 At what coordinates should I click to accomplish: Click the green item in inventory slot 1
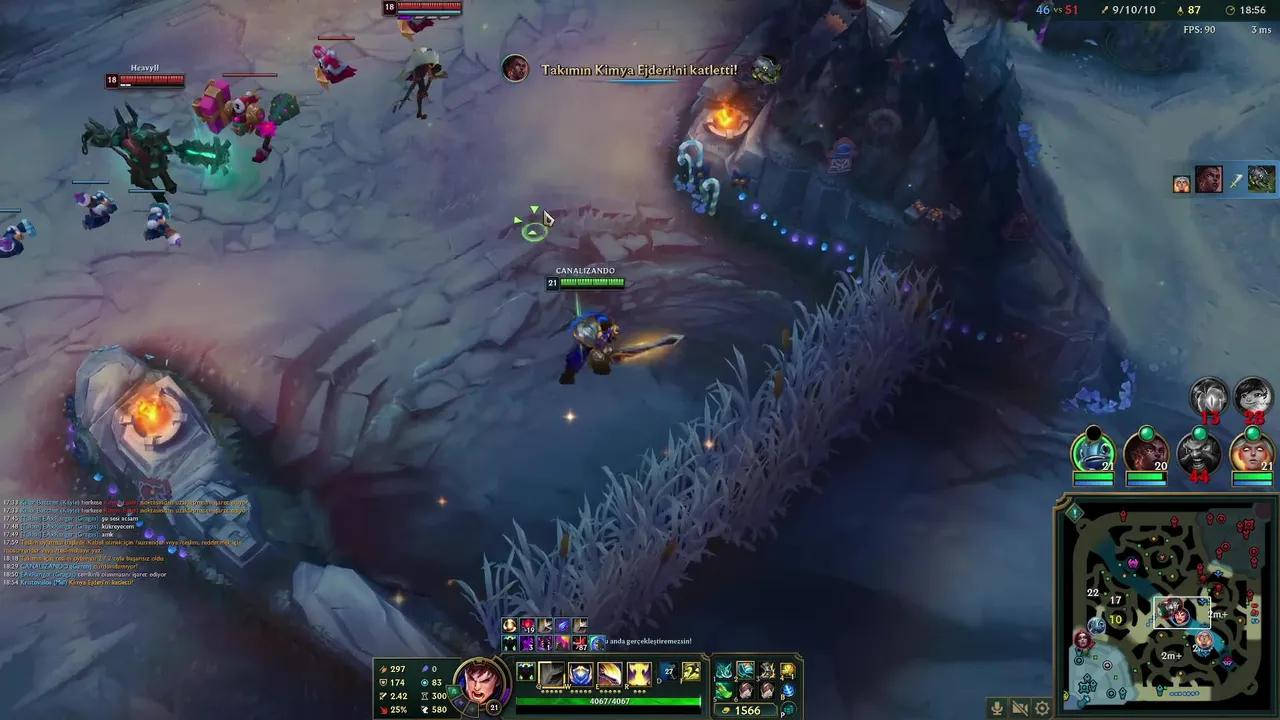point(724,670)
